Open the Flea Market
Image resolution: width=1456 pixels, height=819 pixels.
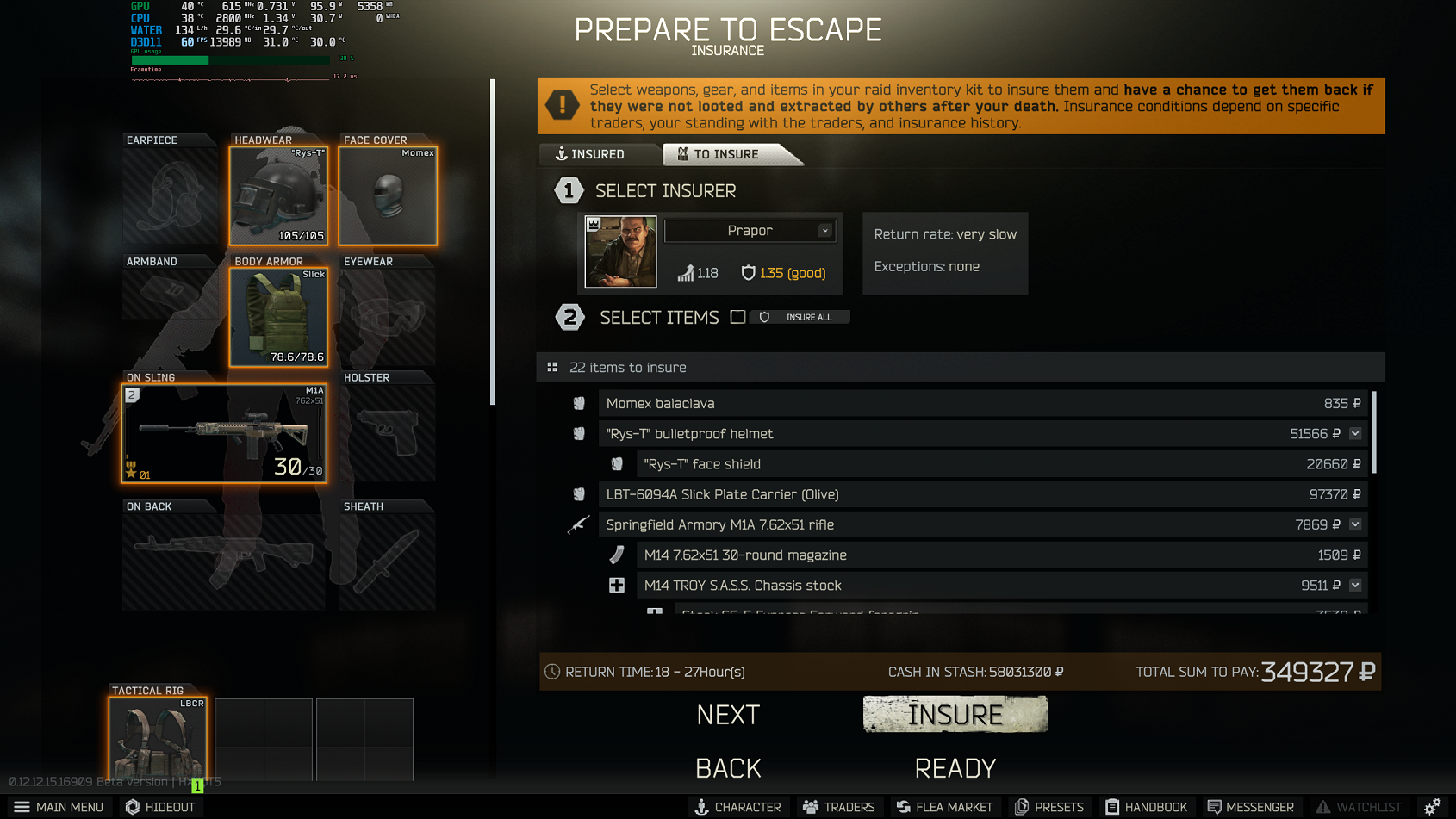[945, 807]
